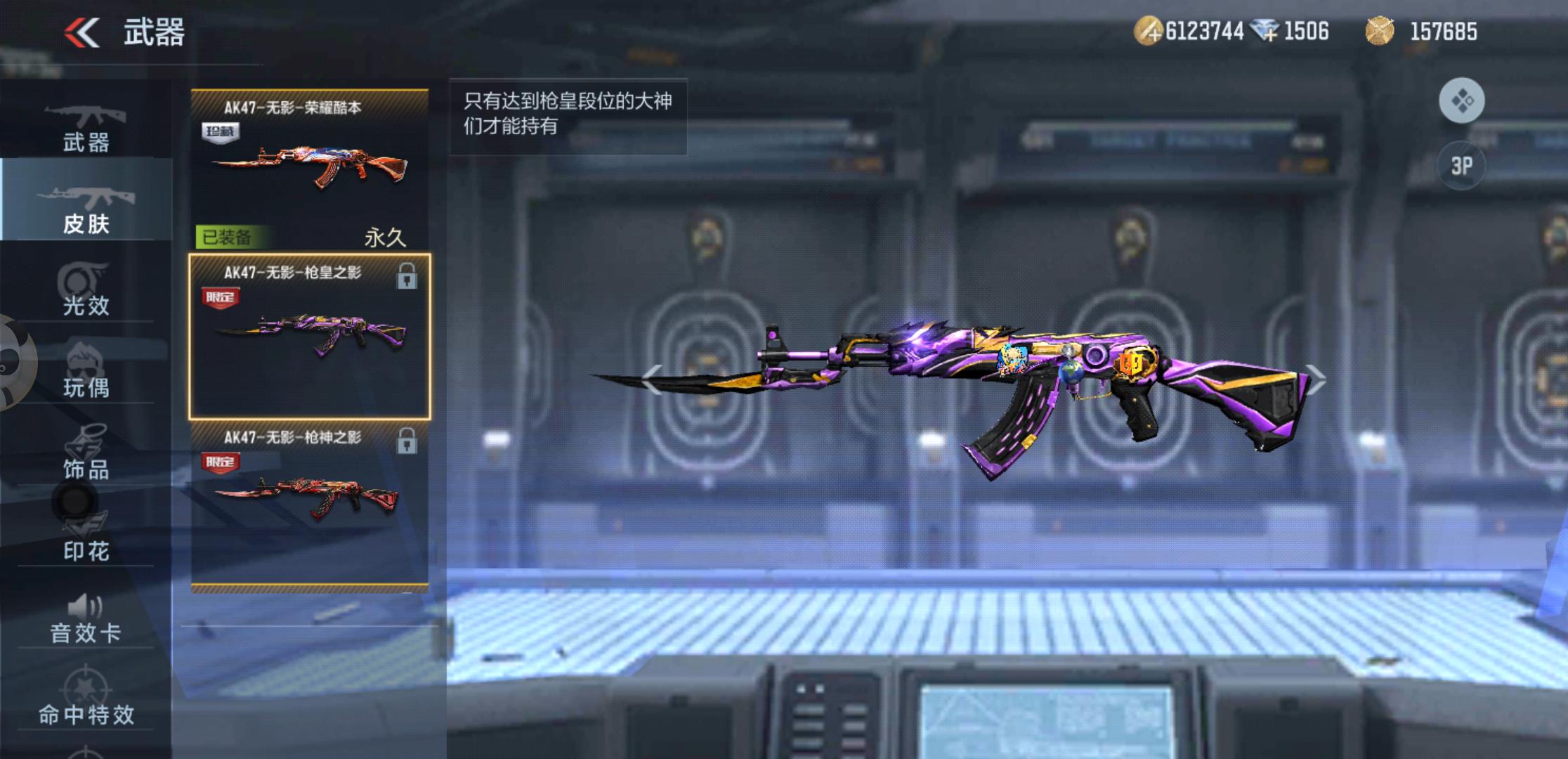Go back using the double-arrow button
Image resolution: width=1568 pixels, height=759 pixels.
click(x=82, y=32)
